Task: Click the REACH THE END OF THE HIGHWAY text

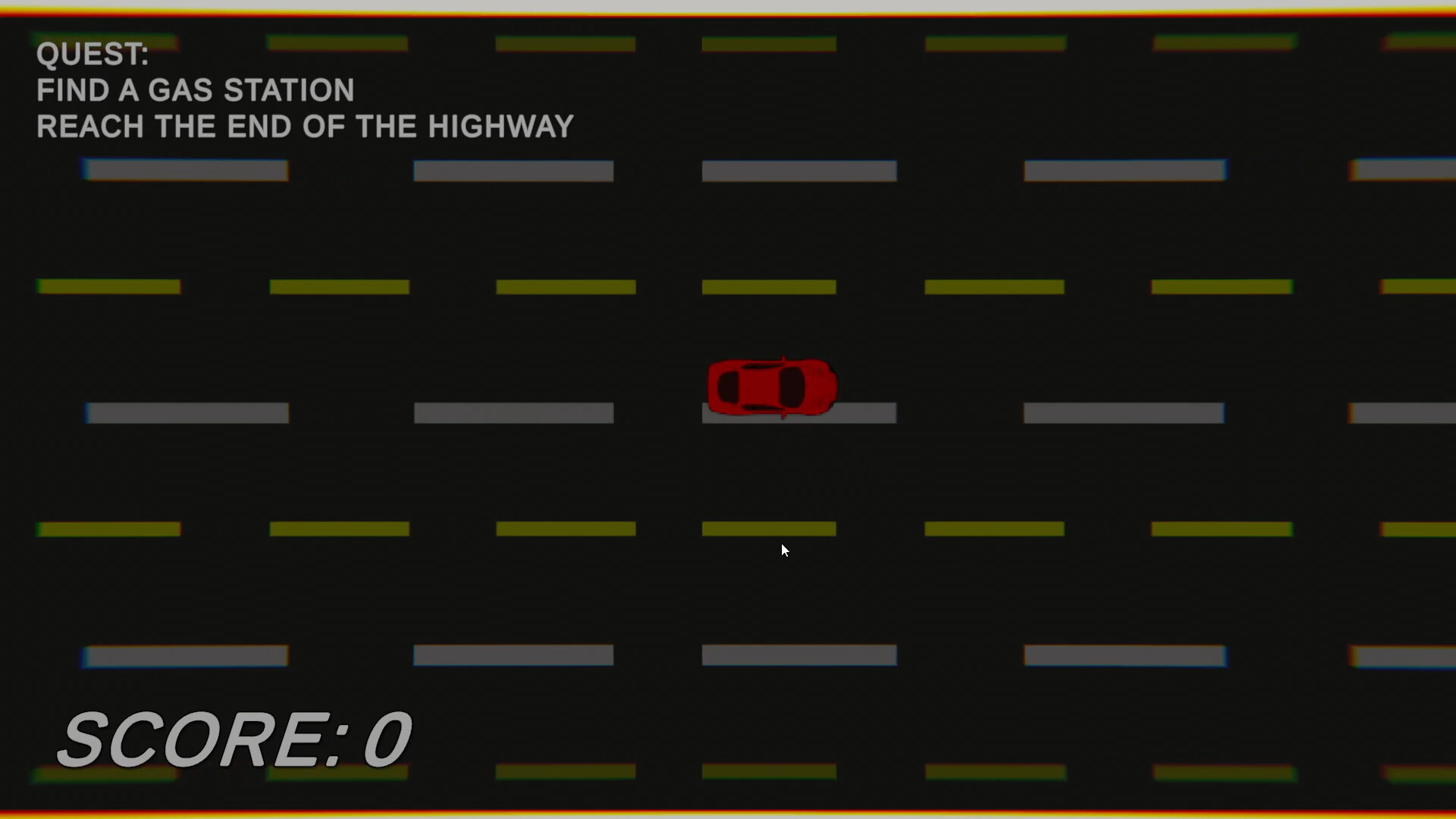Action: [x=303, y=126]
